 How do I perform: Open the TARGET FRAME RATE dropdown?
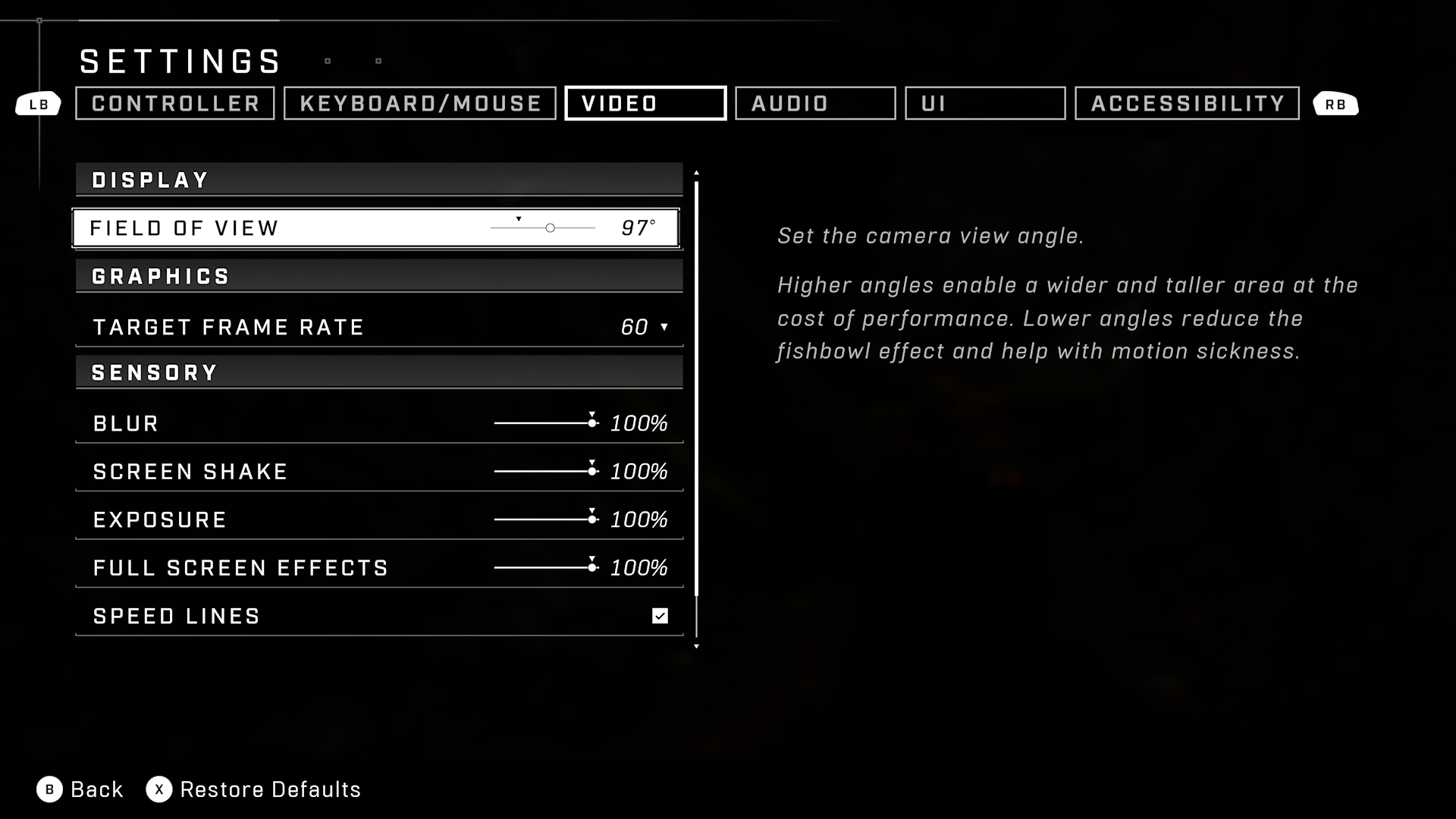tap(643, 327)
